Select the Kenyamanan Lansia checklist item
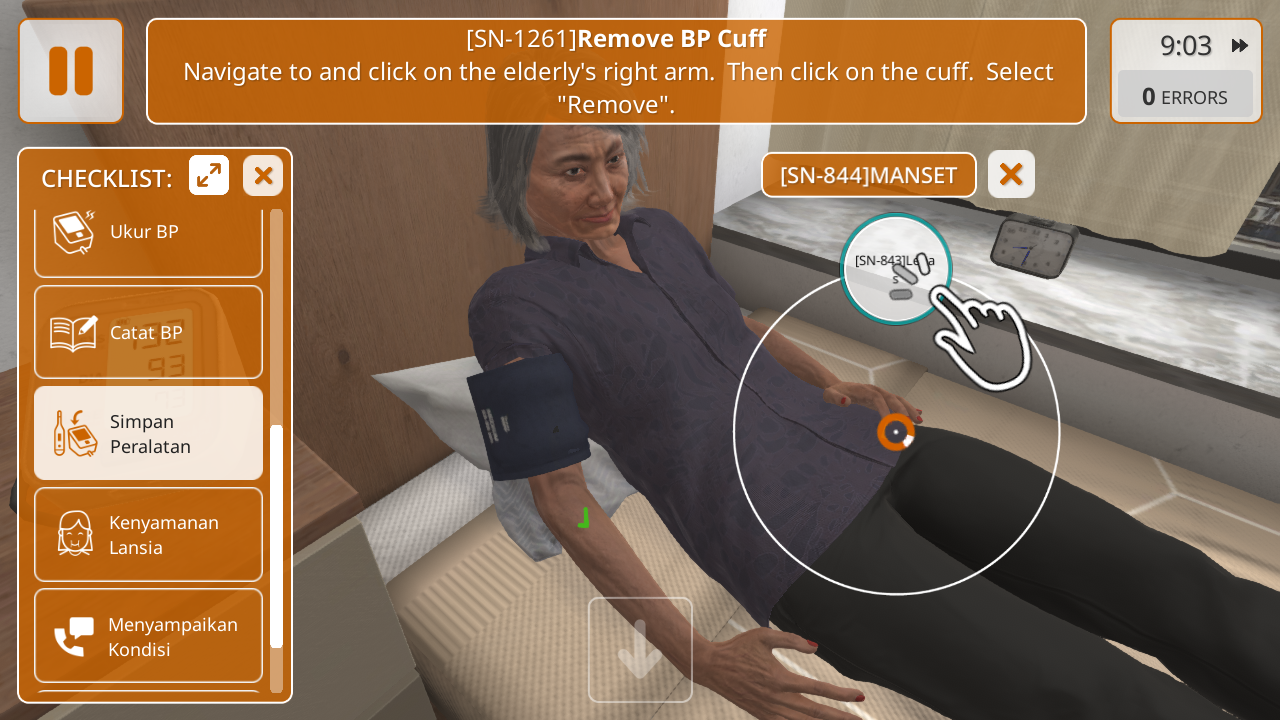This screenshot has height=720, width=1280. (148, 534)
